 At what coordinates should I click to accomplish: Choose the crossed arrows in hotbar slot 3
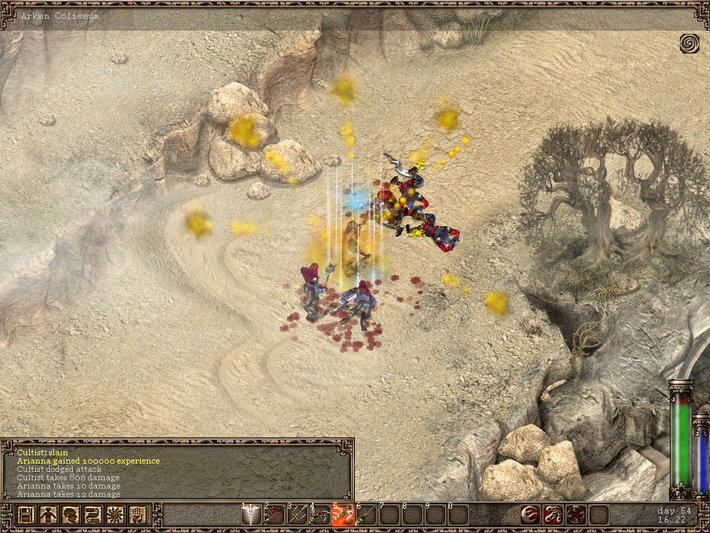(298, 515)
